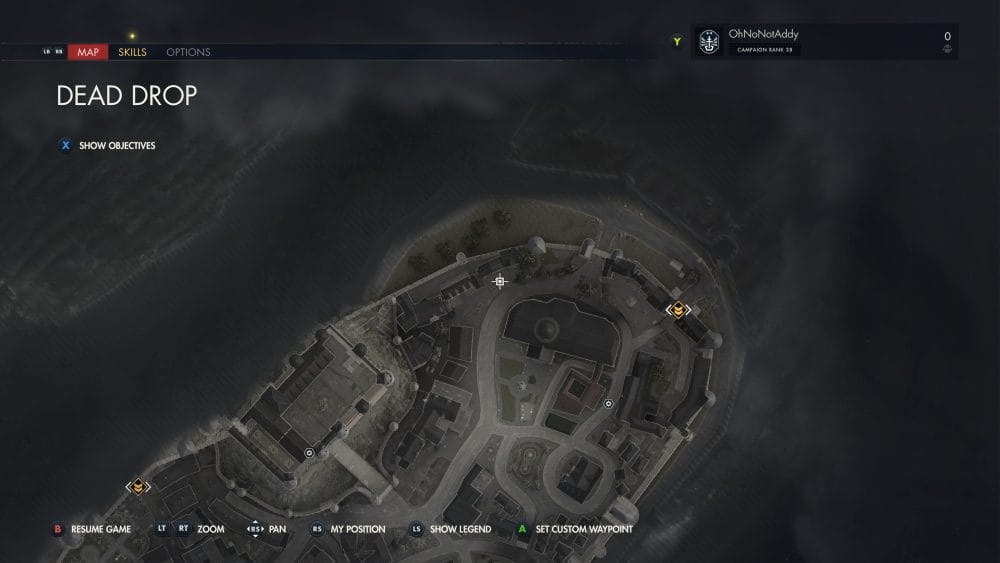Image resolution: width=1000 pixels, height=563 pixels.
Task: Center the map on My Position
Action: [357, 529]
